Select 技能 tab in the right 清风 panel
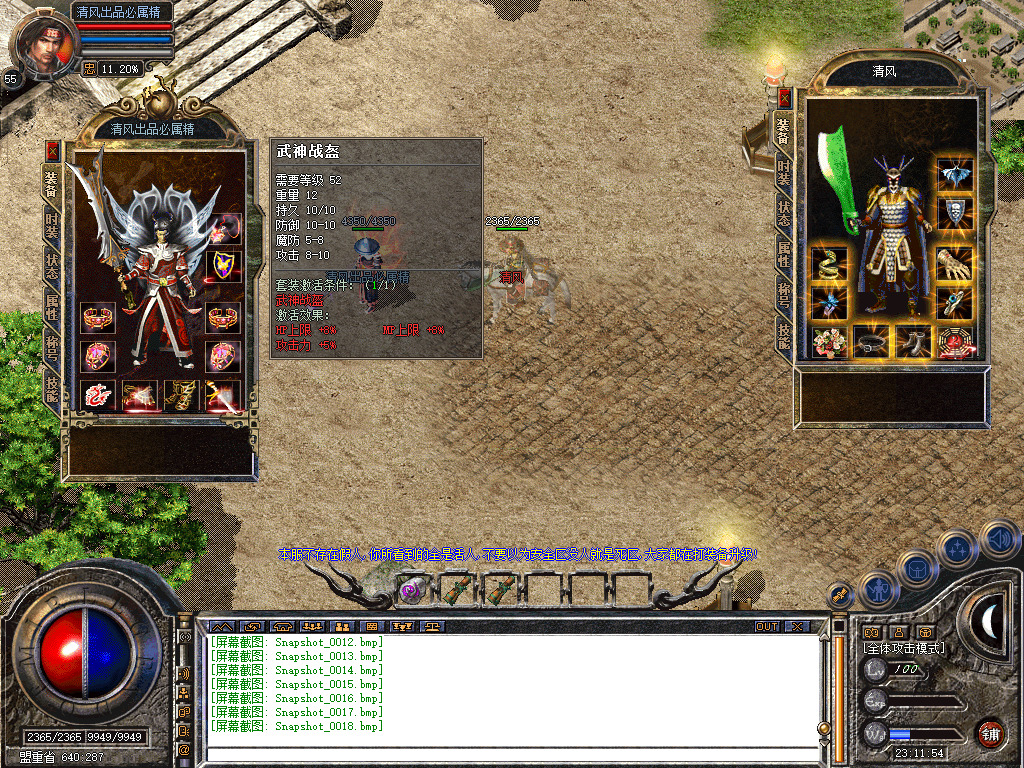 pyautogui.click(x=785, y=340)
